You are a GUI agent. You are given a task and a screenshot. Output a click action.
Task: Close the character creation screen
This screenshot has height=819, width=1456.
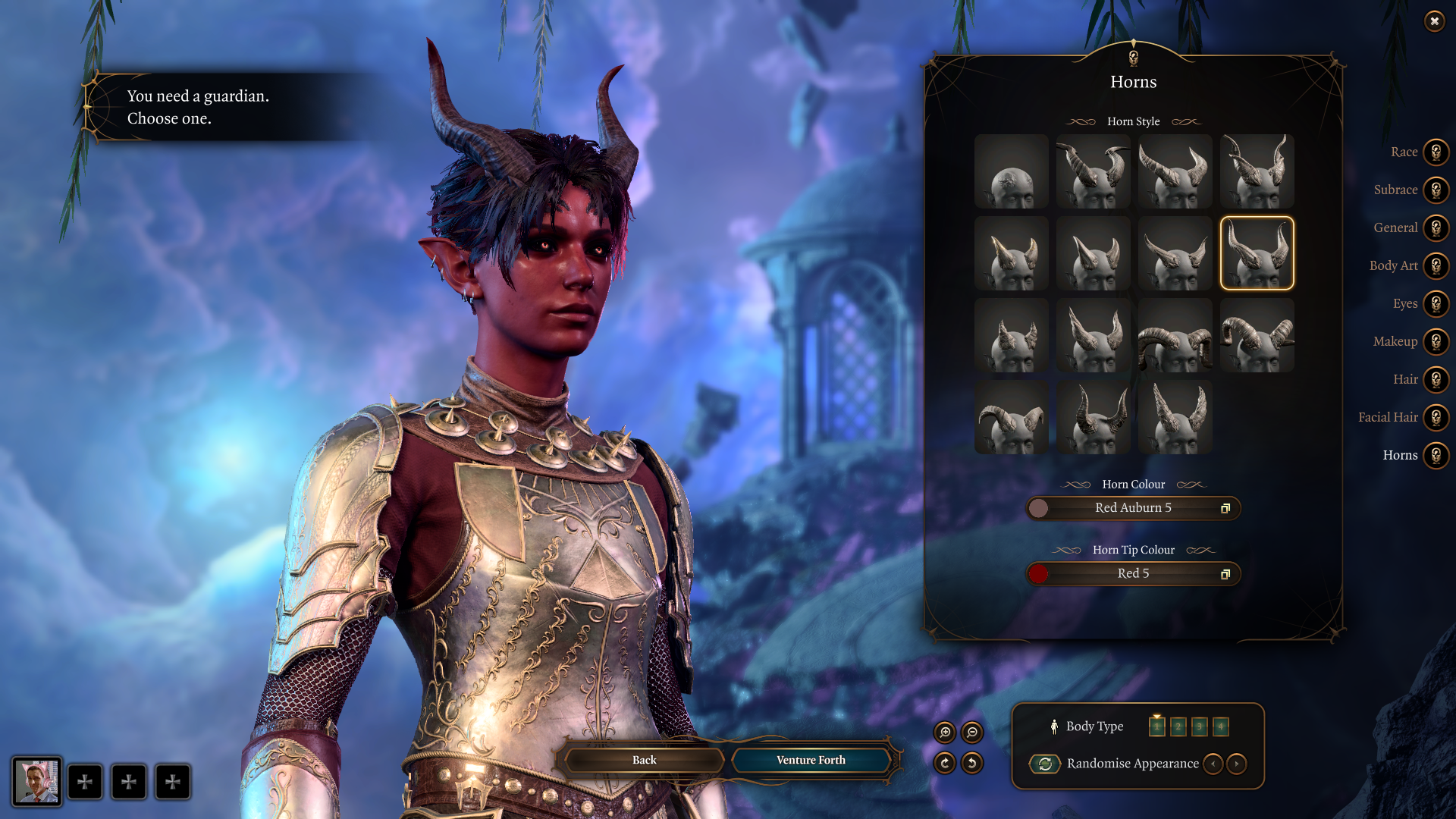pos(1434,21)
